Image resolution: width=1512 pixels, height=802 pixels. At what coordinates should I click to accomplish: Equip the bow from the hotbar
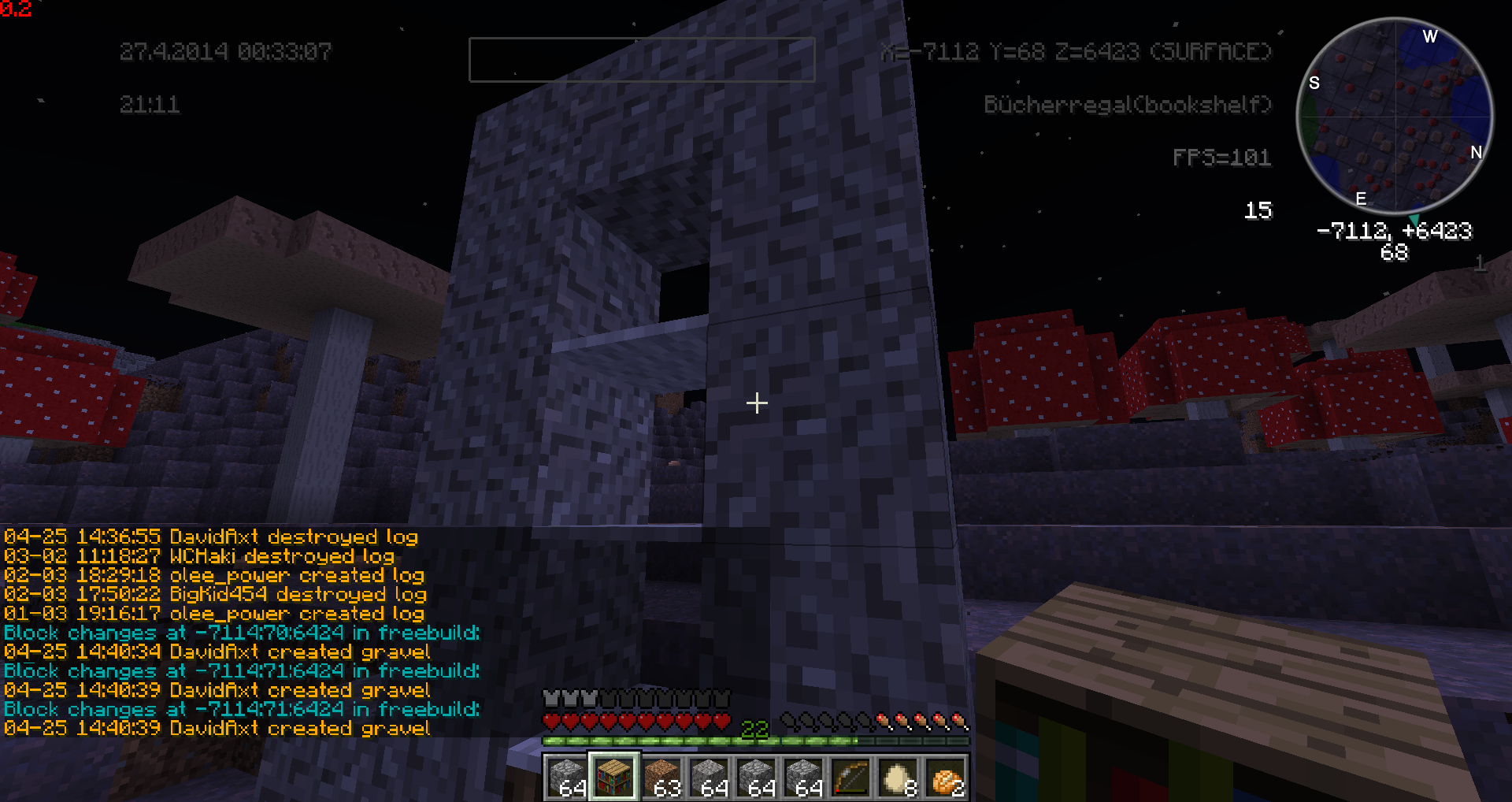pos(850,777)
